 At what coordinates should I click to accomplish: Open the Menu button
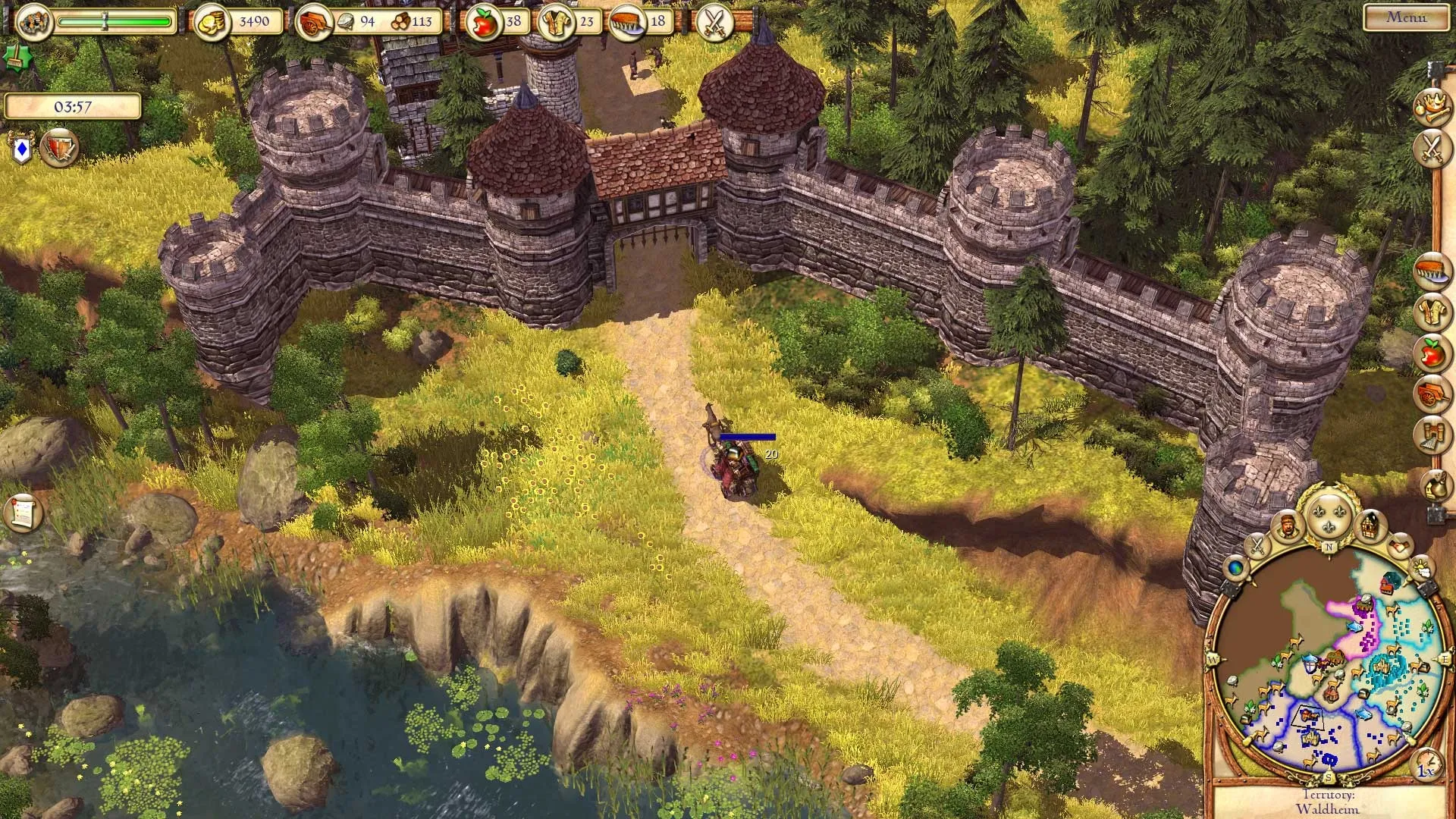[1406, 17]
